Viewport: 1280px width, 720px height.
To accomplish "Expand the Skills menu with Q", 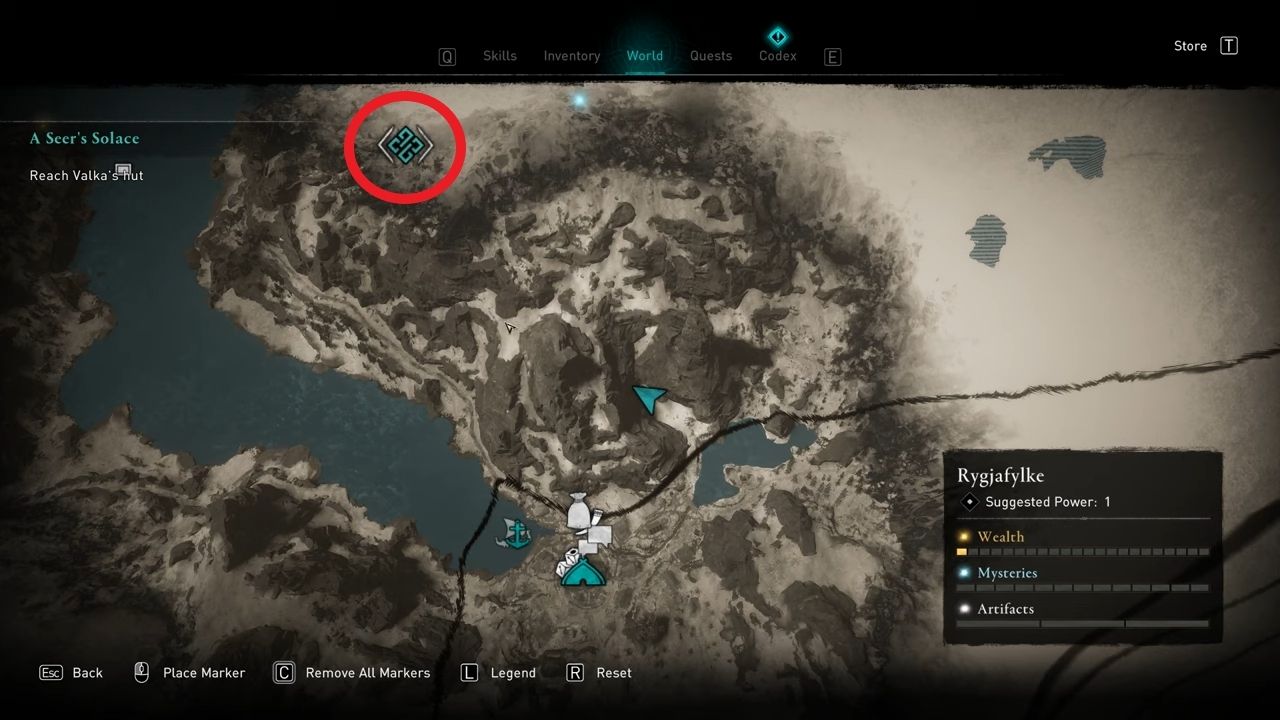I will (x=447, y=56).
